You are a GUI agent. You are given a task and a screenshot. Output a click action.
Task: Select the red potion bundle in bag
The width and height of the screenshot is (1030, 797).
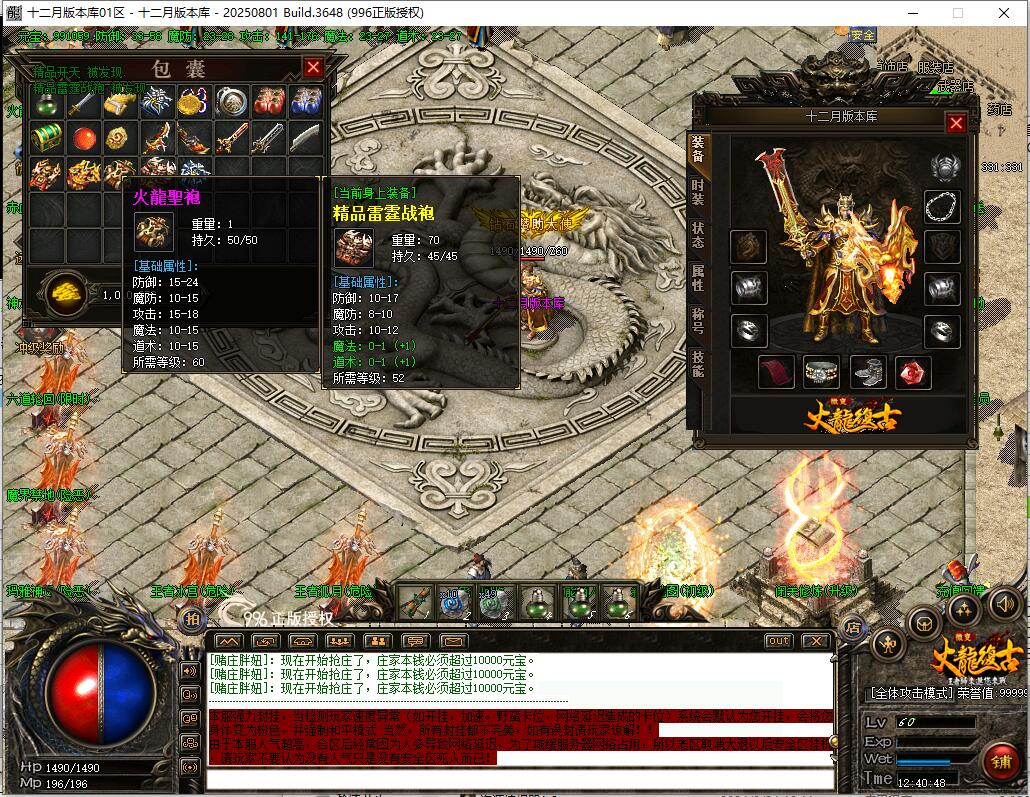coord(268,101)
